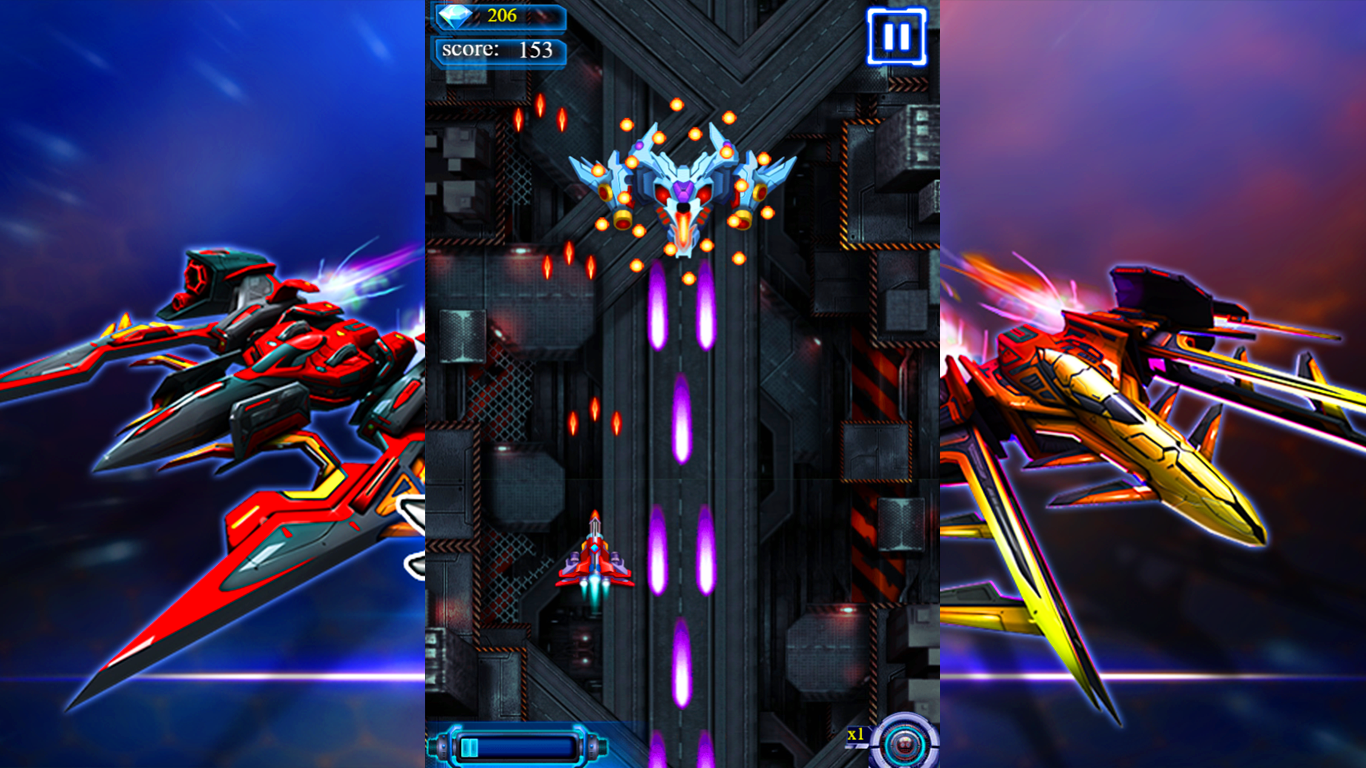Image resolution: width=1366 pixels, height=768 pixels.
Task: Click the bomb button's red core
Action: click(x=904, y=745)
